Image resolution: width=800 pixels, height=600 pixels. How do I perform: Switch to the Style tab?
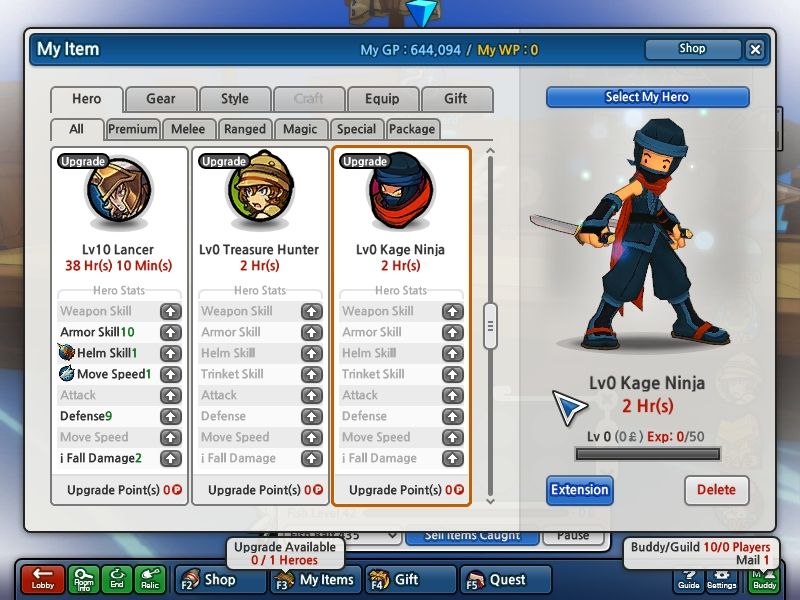[x=235, y=99]
